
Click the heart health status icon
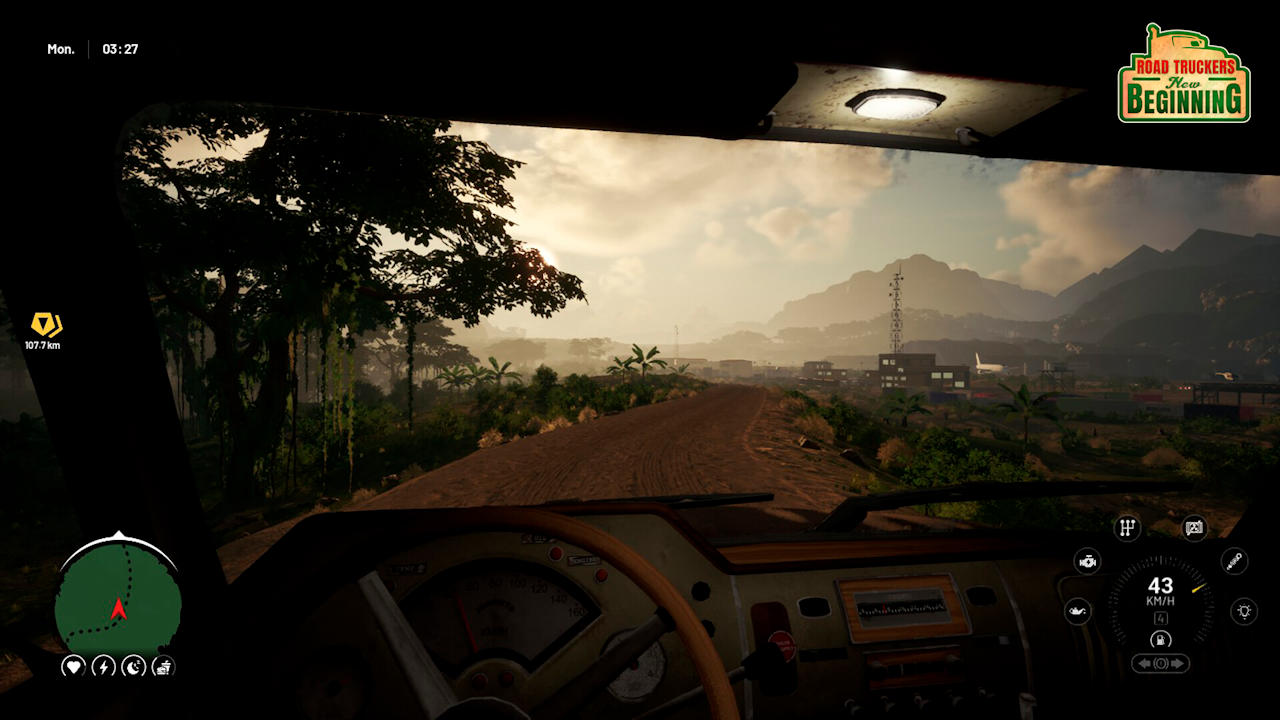(73, 666)
